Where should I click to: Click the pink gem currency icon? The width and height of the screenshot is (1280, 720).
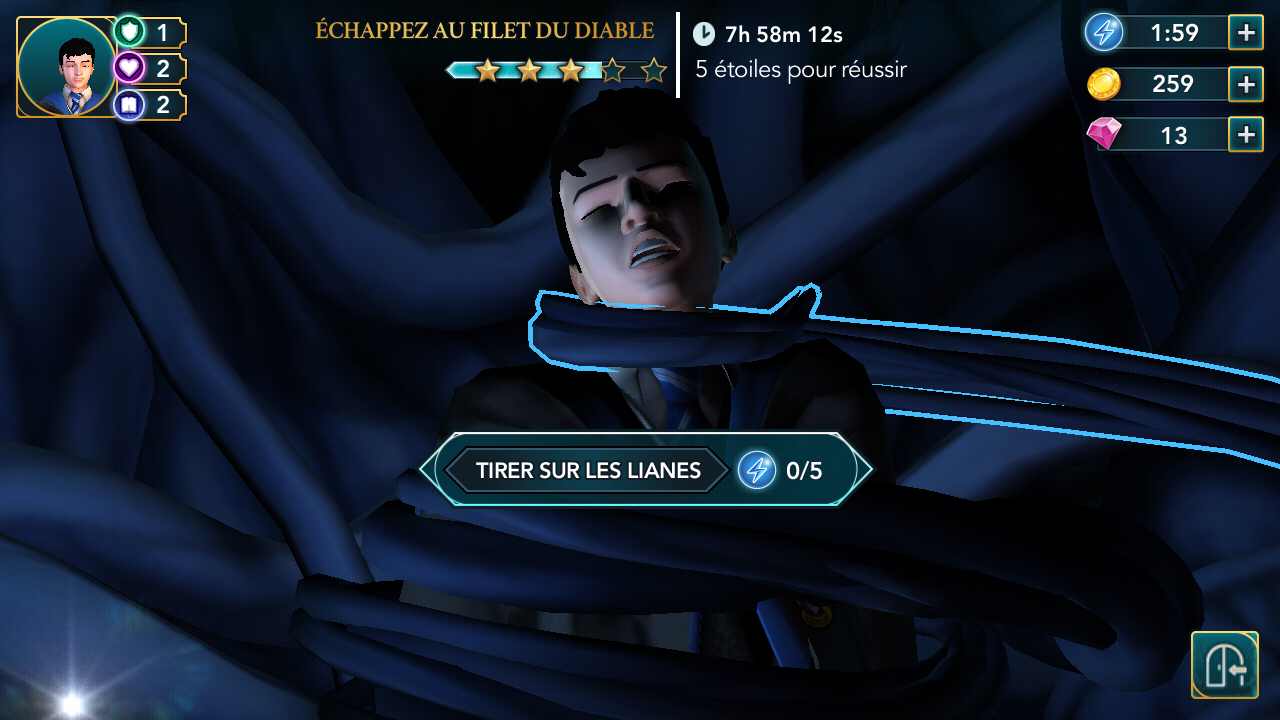(x=1104, y=134)
